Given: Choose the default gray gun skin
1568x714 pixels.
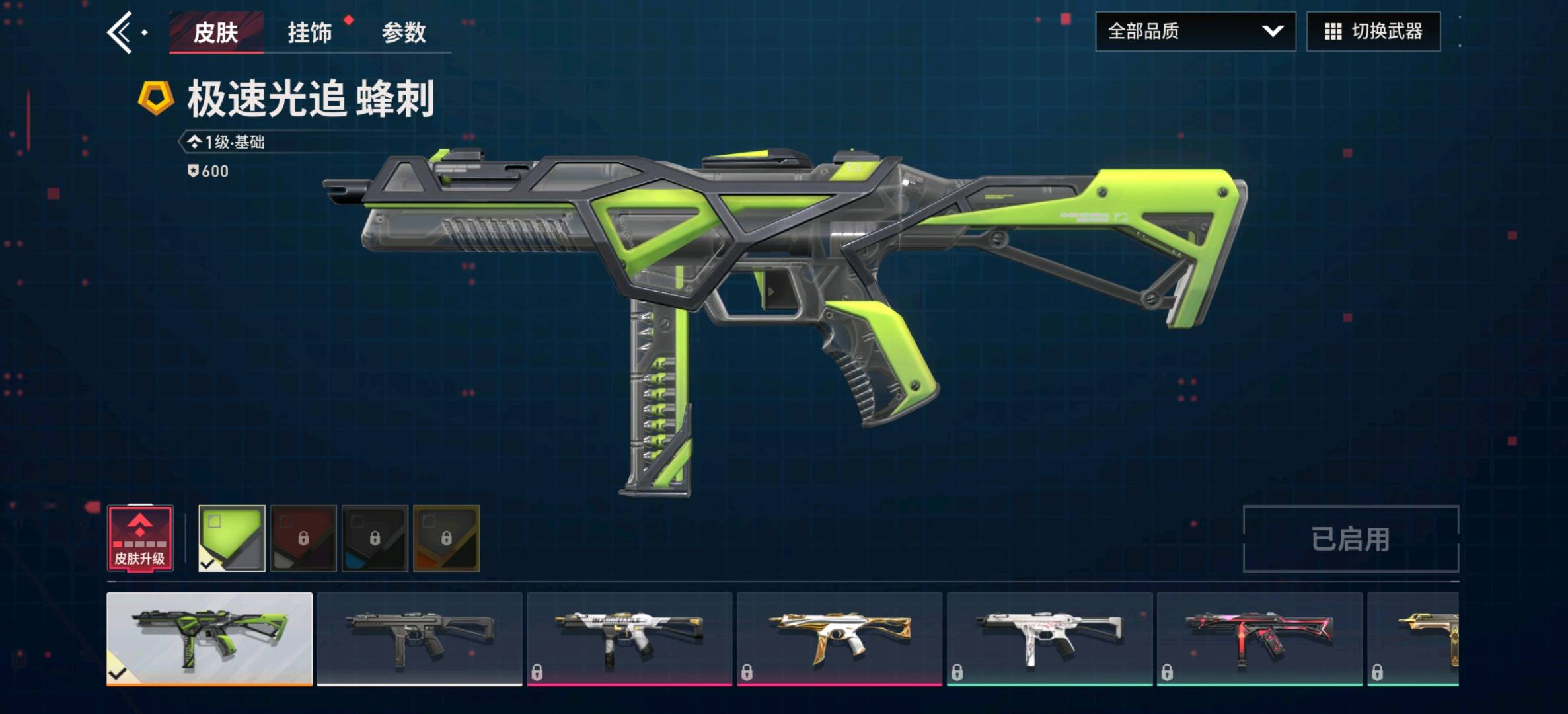Looking at the screenshot, I should [x=419, y=639].
